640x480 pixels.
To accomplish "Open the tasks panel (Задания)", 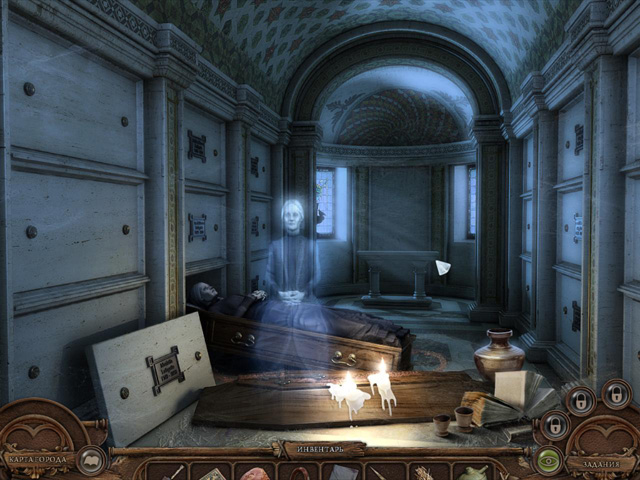I will (596, 462).
